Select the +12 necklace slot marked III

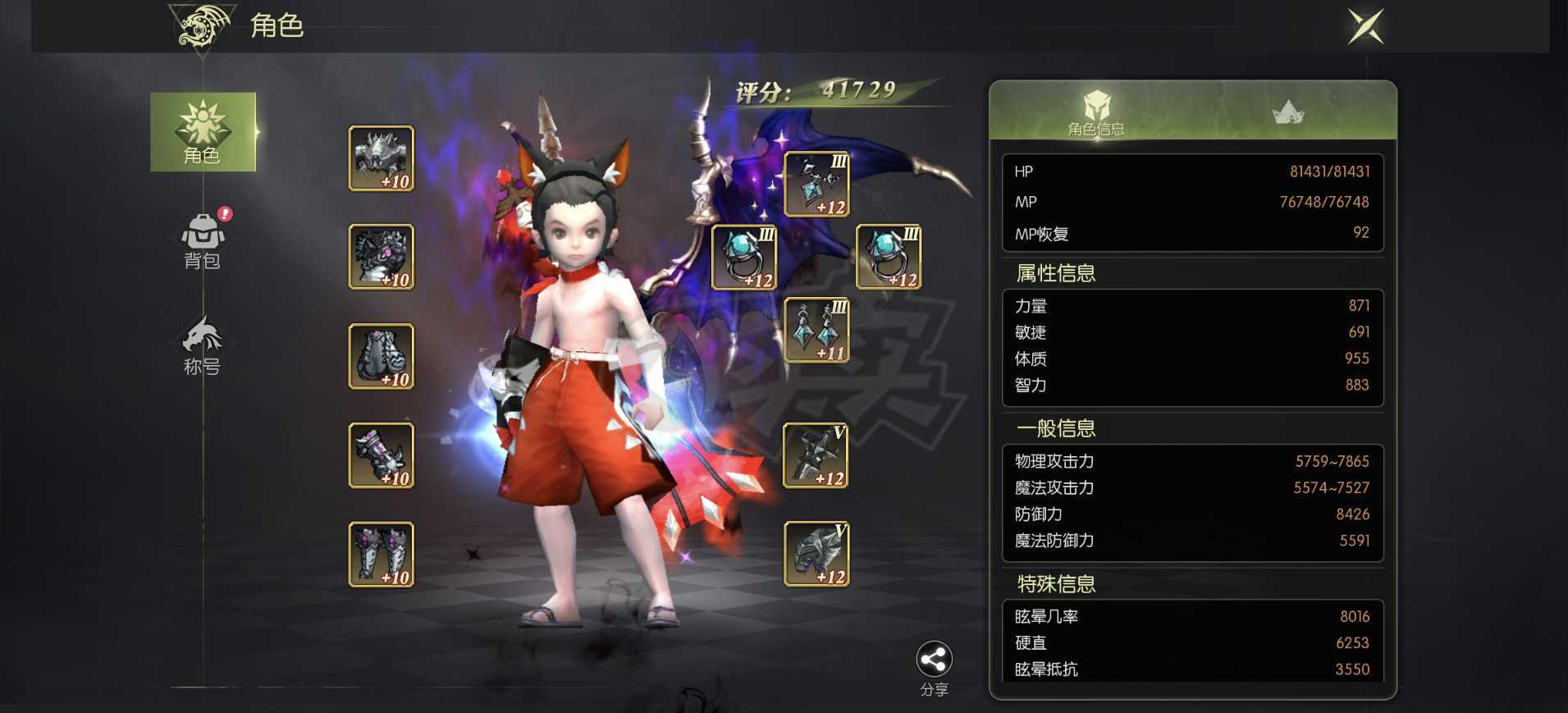coord(816,182)
